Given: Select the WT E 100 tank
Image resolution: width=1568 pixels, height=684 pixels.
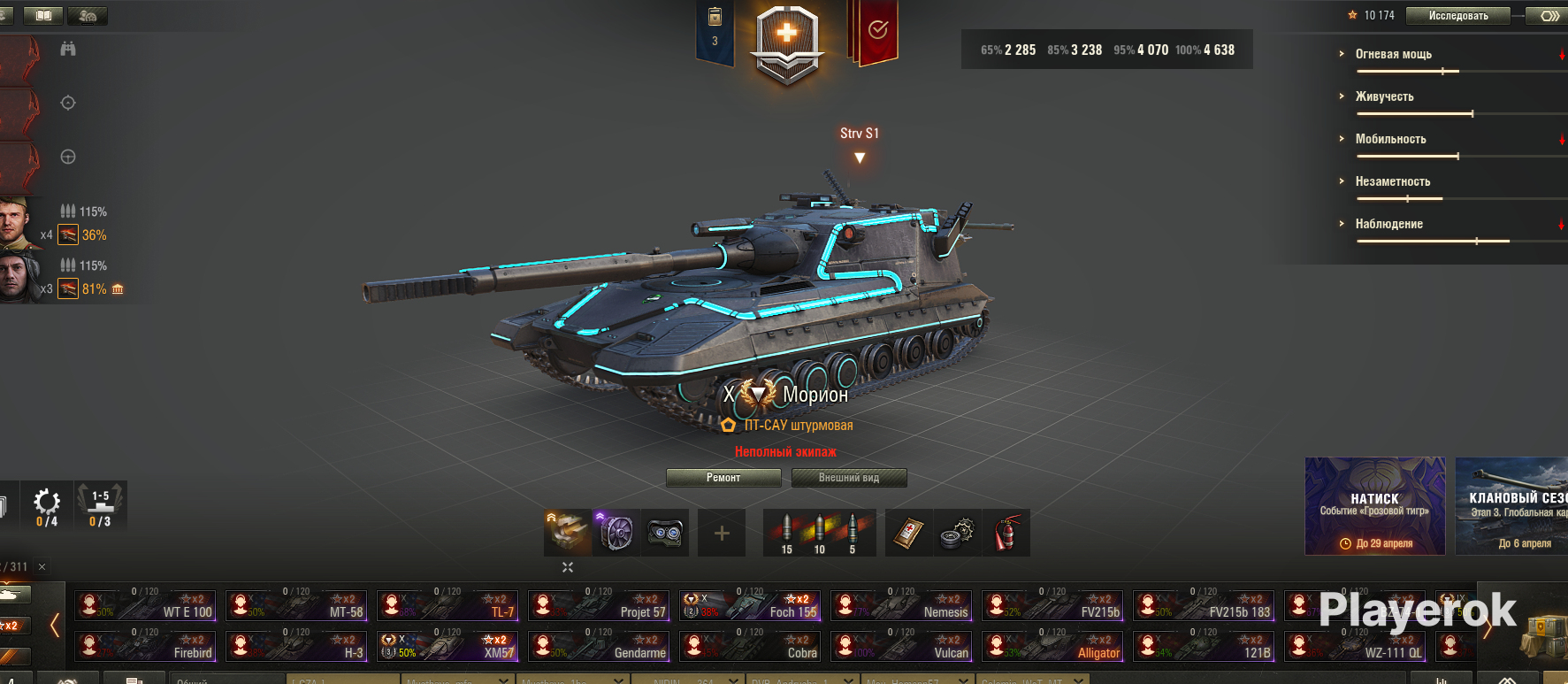Looking at the screenshot, I should (x=145, y=605).
